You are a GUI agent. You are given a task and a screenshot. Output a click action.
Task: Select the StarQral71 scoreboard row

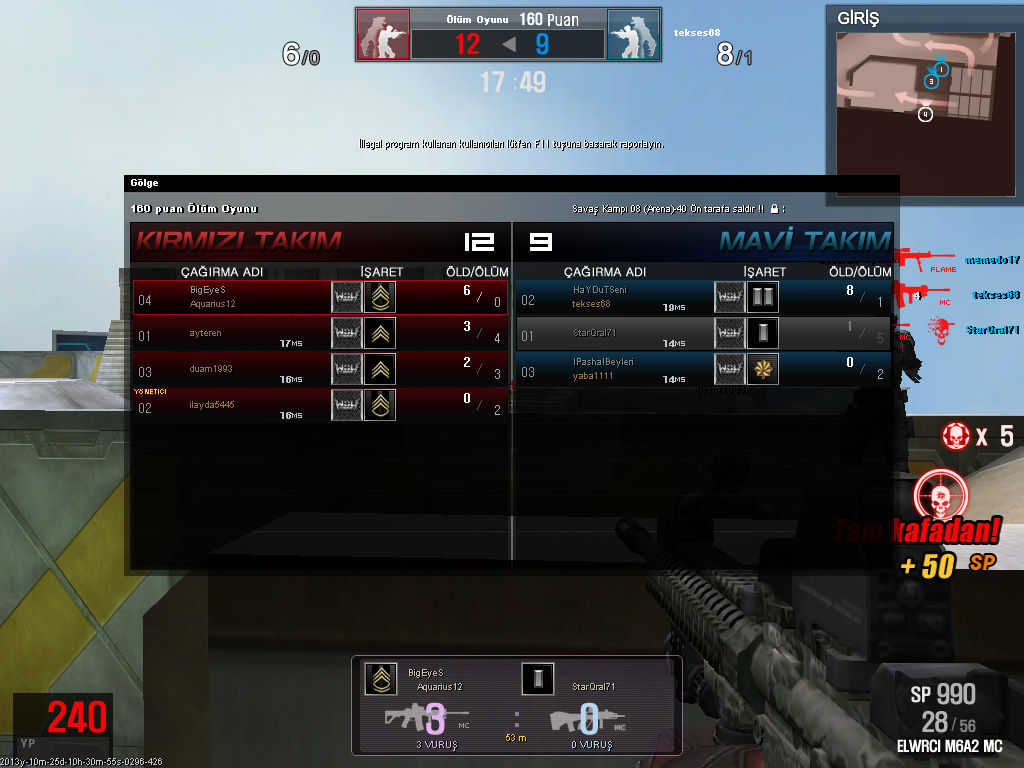703,333
